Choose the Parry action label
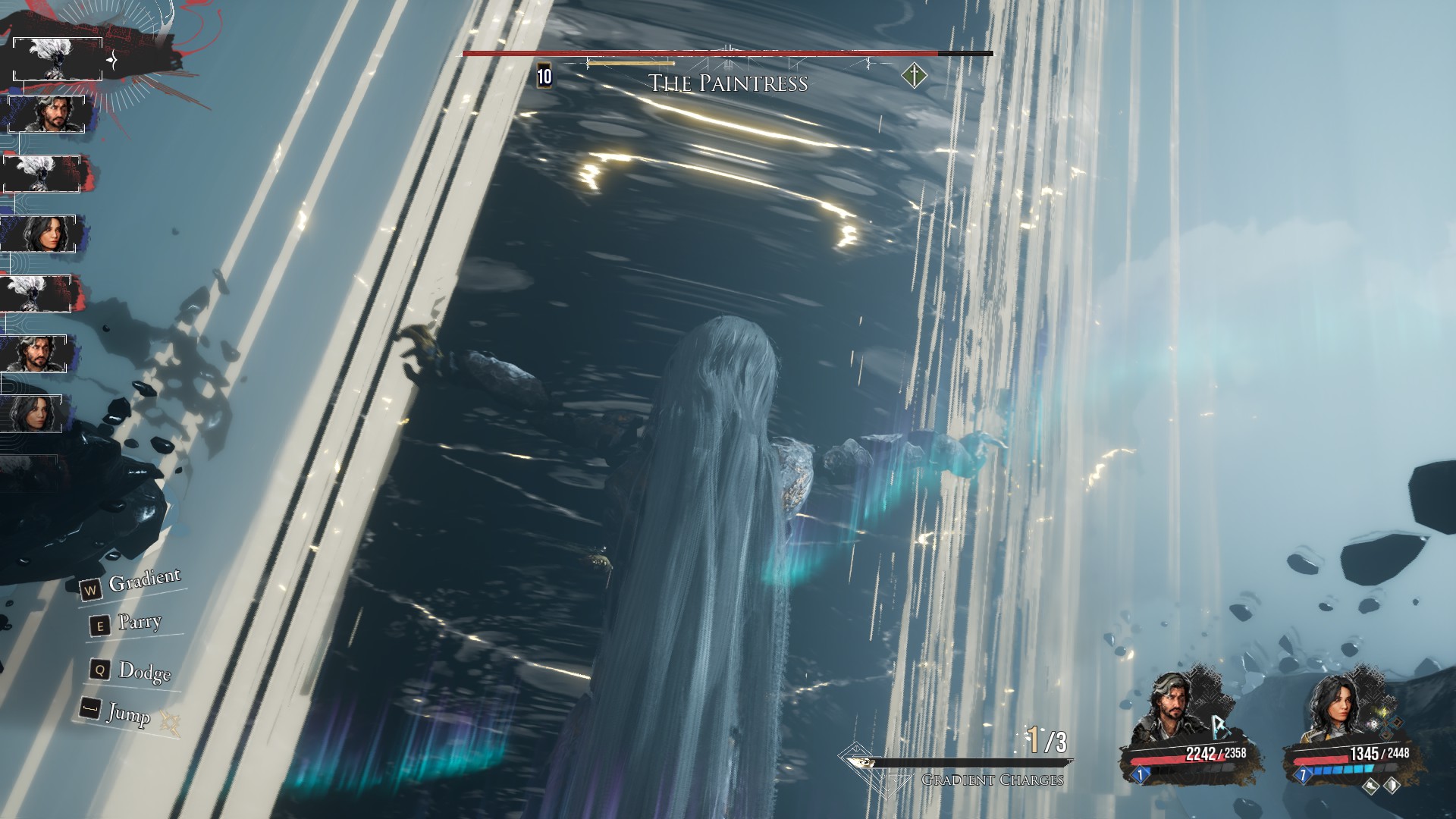Viewport: 1456px width, 819px height. (140, 623)
